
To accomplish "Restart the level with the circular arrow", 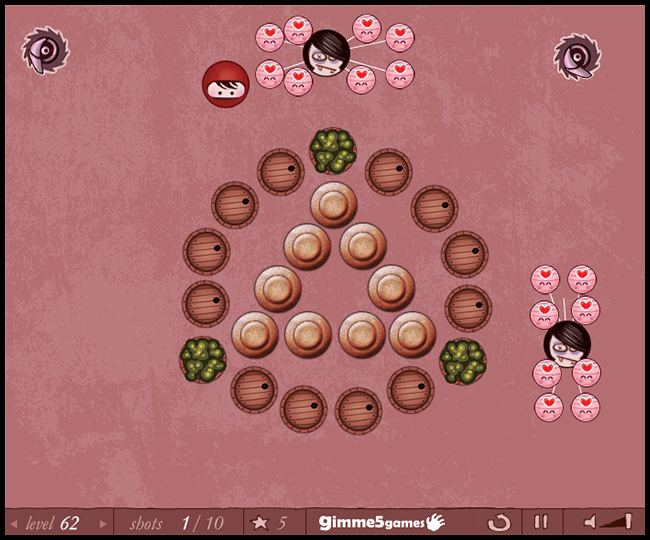I will [498, 522].
